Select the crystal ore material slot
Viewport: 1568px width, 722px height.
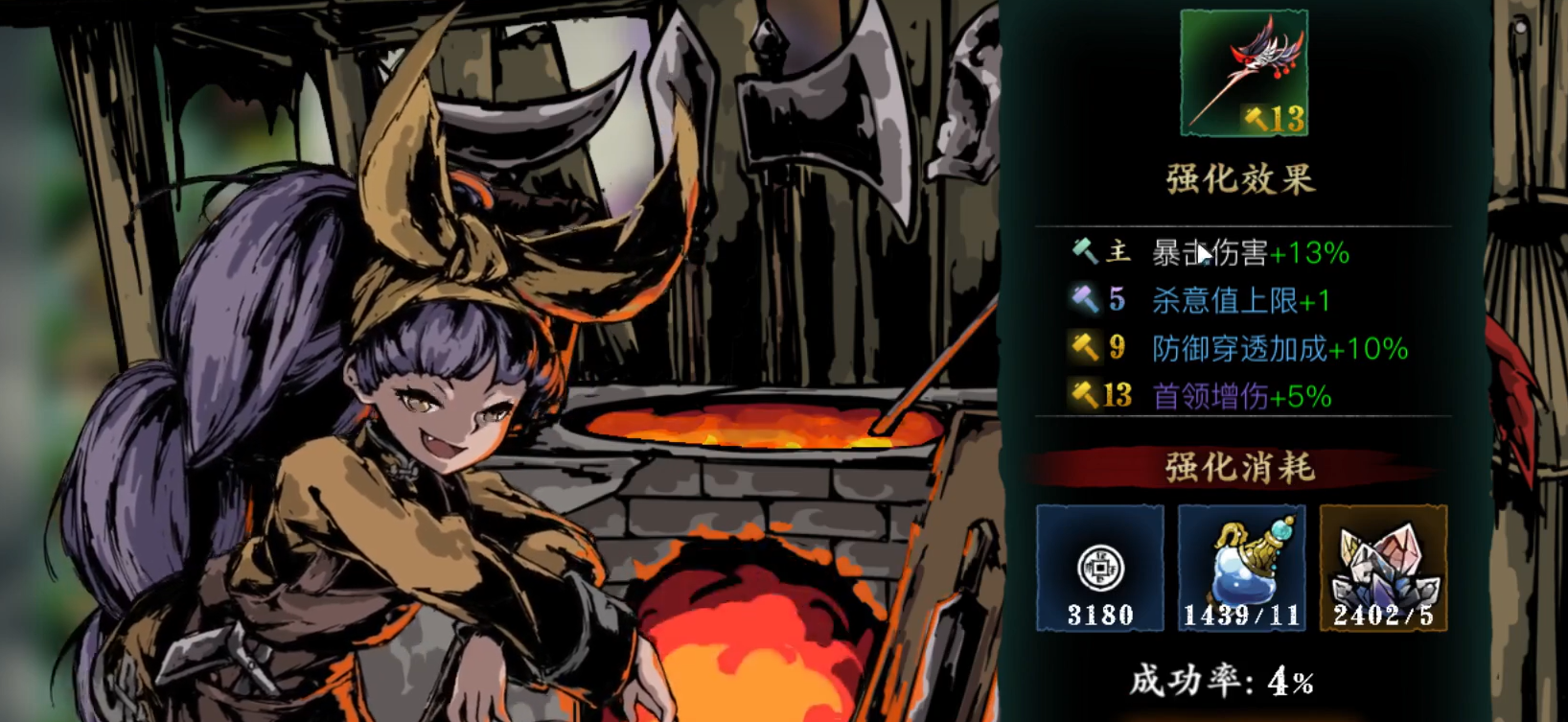pos(1383,568)
